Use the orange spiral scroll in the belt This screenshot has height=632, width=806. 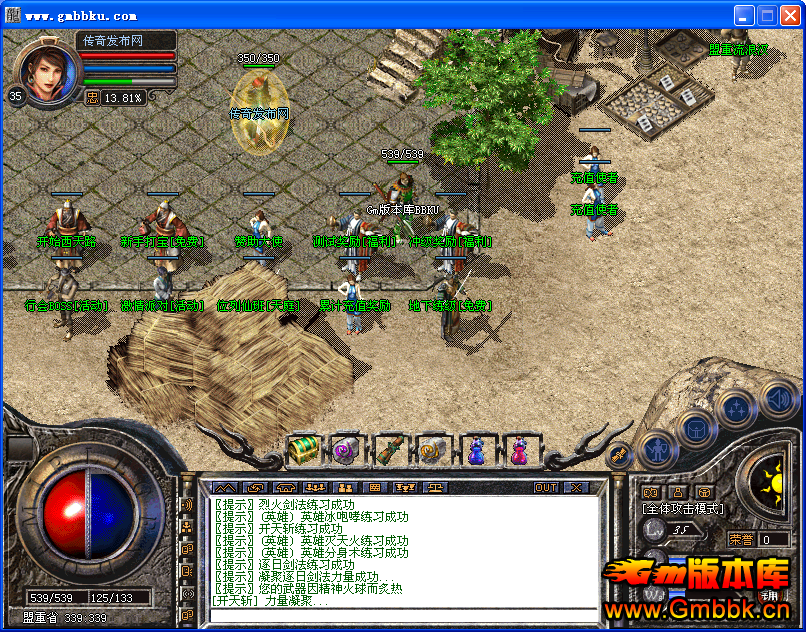[x=432, y=450]
